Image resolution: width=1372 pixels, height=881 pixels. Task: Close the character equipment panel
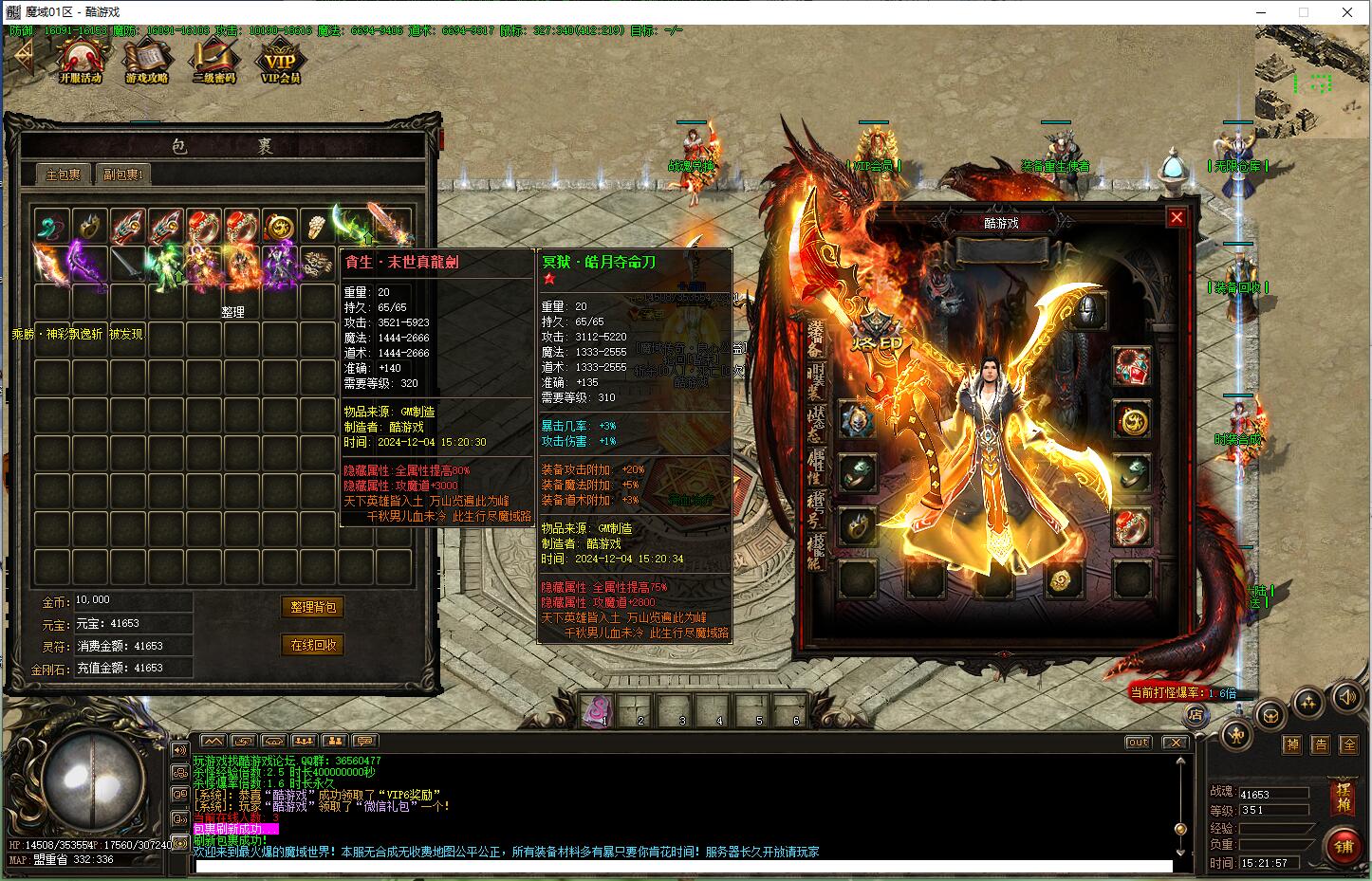(x=1177, y=217)
